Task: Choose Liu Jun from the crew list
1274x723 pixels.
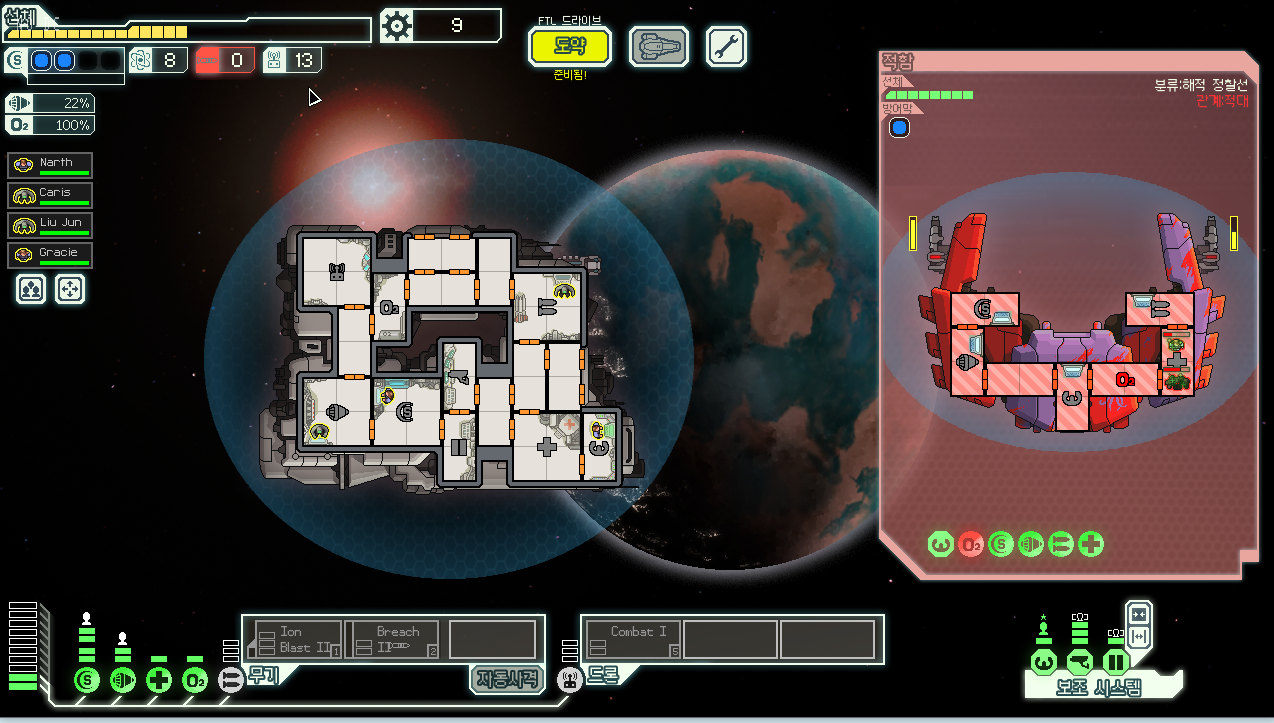Action: click(50, 225)
